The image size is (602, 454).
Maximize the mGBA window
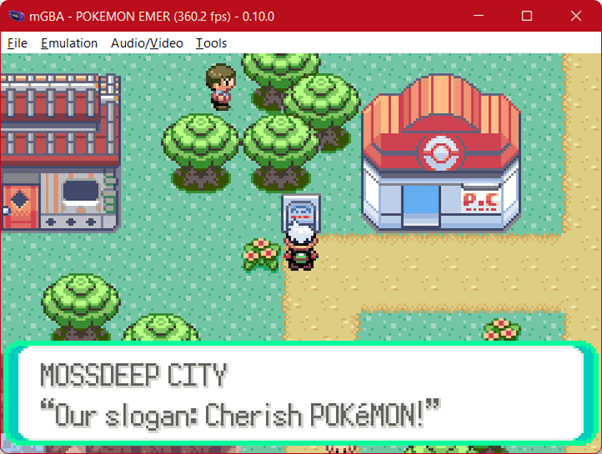pos(527,17)
